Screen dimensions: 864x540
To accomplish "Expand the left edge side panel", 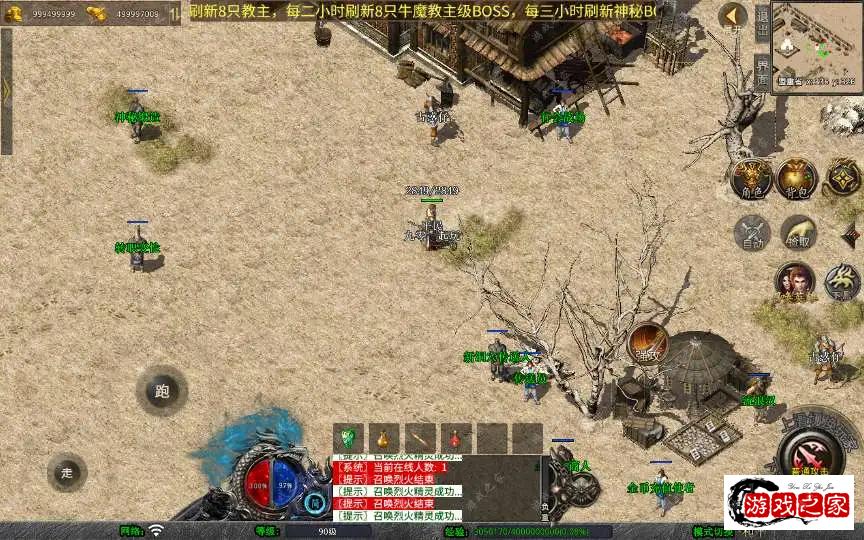I will [x=6, y=90].
